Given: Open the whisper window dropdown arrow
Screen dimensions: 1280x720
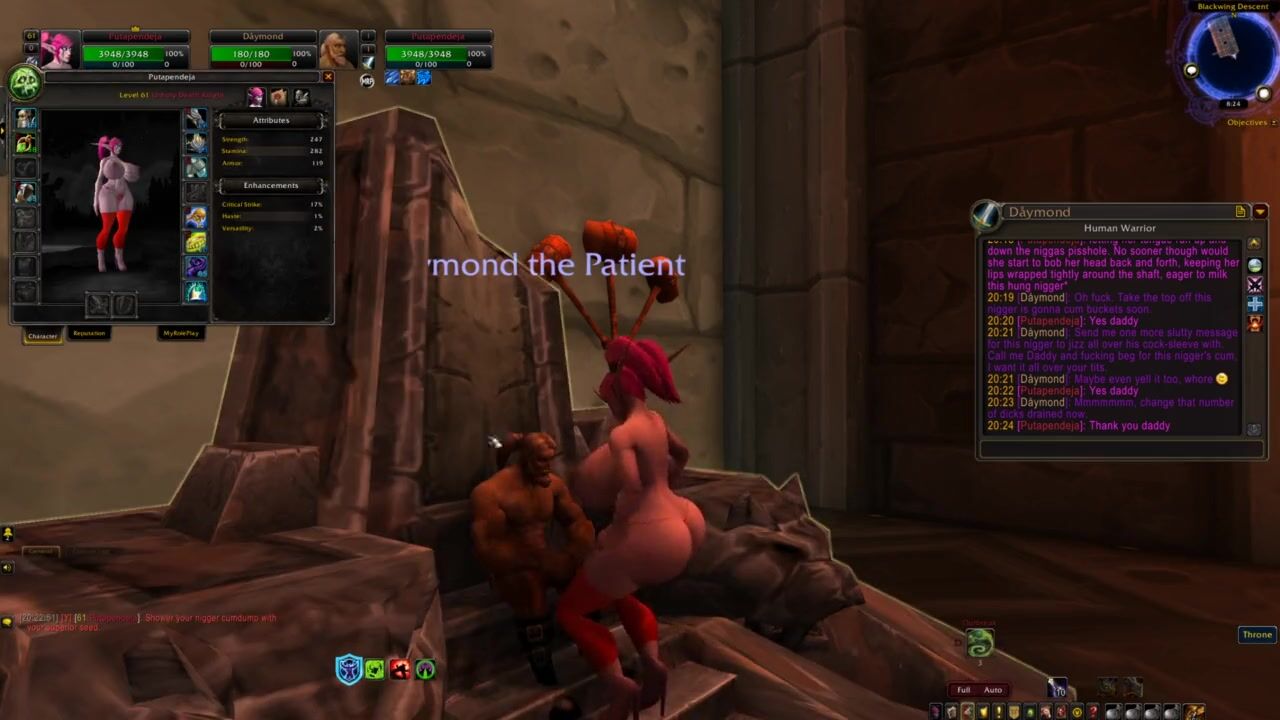Looking at the screenshot, I should click(x=1260, y=212).
